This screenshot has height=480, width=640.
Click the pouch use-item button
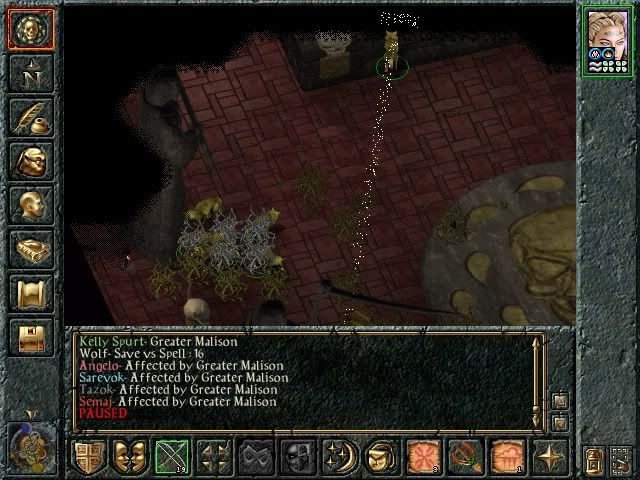[x=383, y=457]
